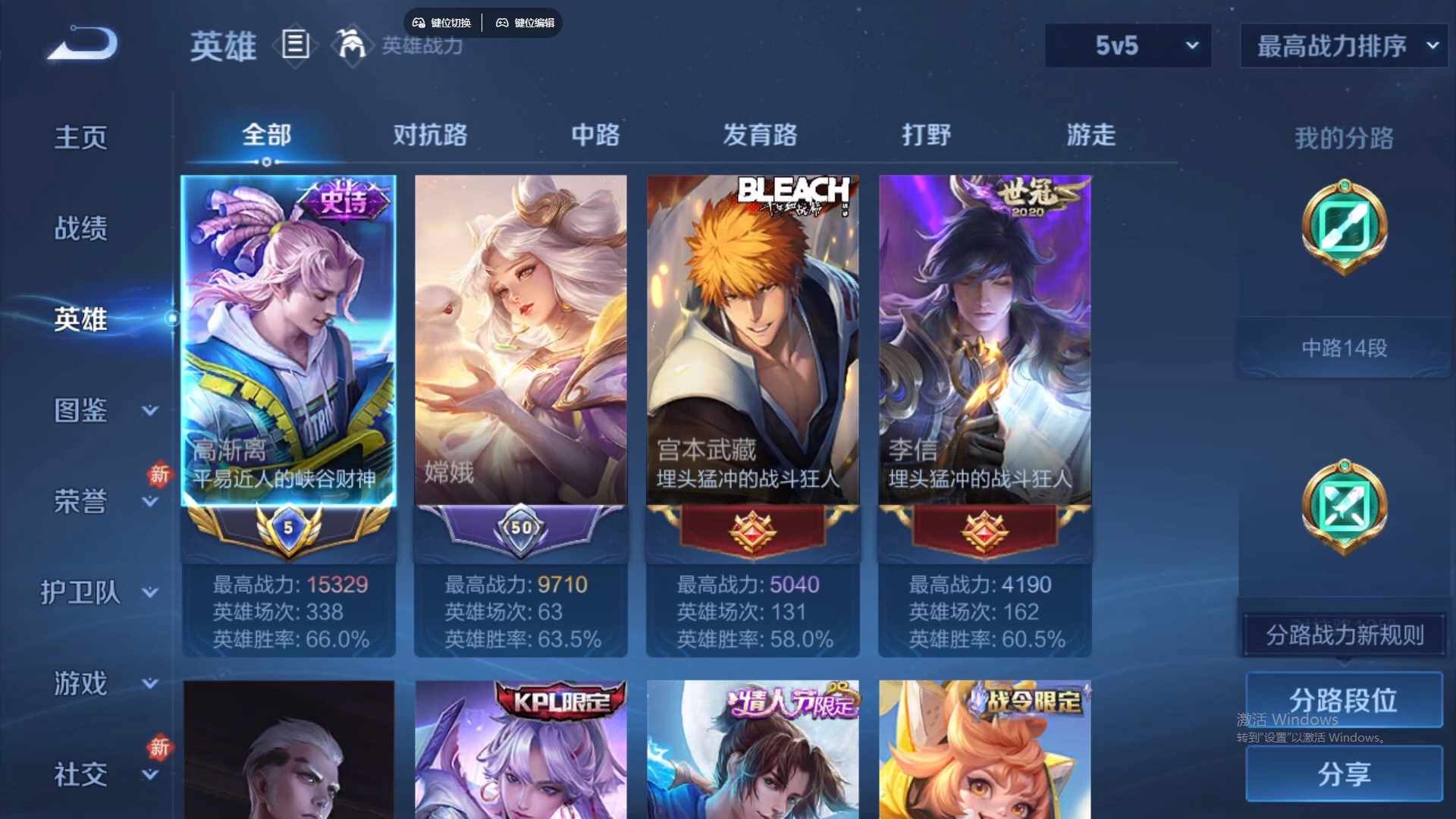Open the 最高战力排序 sorting dropdown
This screenshot has height=819, width=1456.
tap(1342, 45)
